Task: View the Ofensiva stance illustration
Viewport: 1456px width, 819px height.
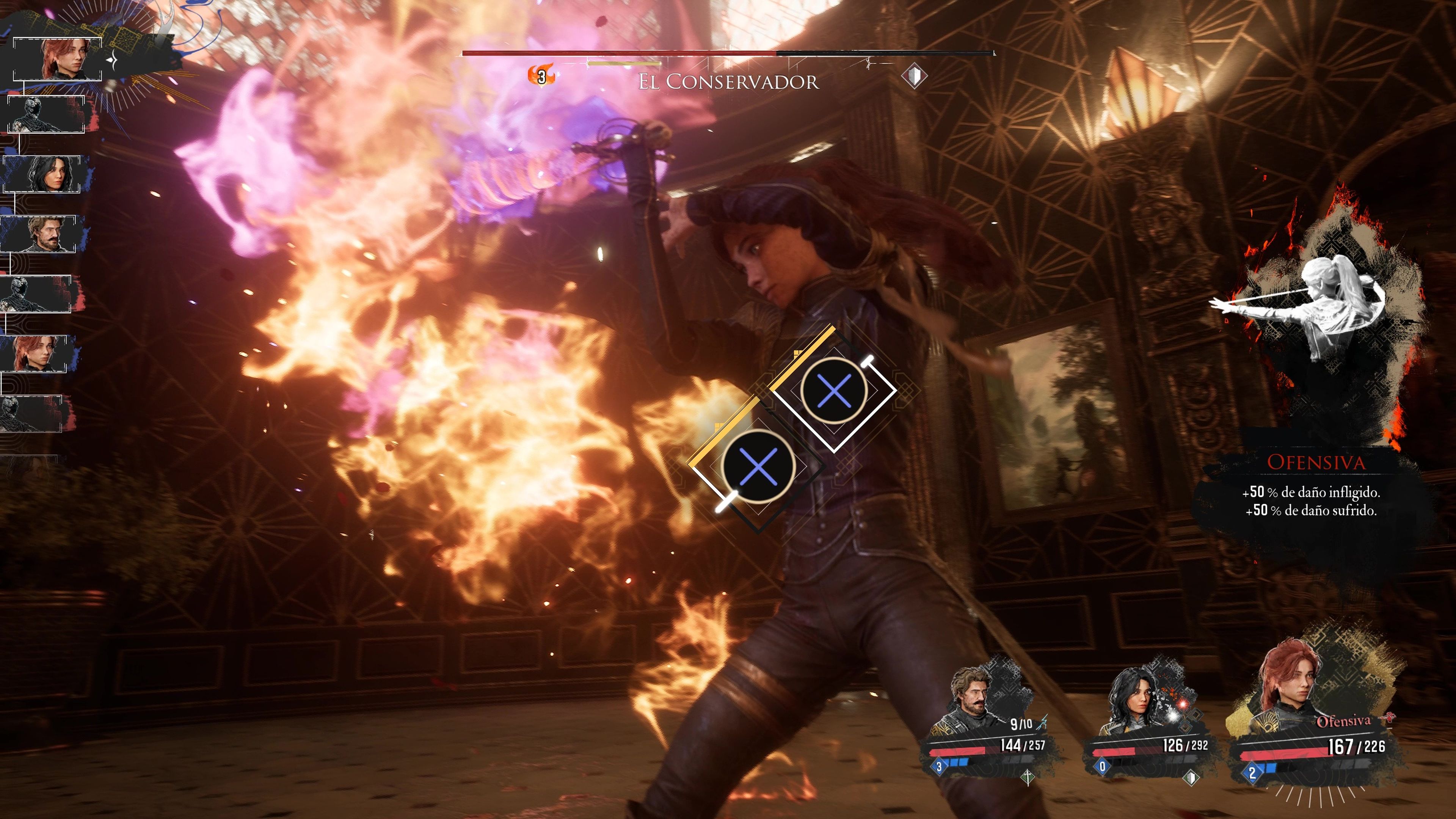Action: tap(1311, 317)
